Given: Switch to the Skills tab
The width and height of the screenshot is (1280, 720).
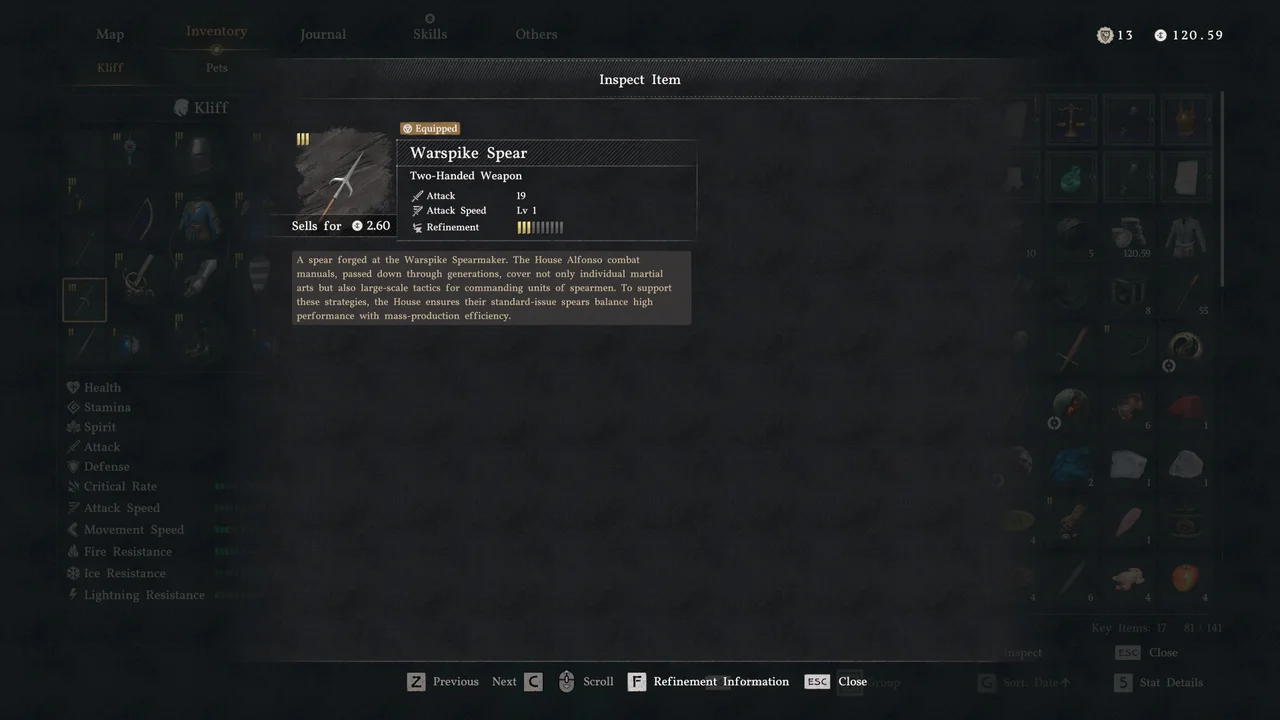Looking at the screenshot, I should coord(429,33).
